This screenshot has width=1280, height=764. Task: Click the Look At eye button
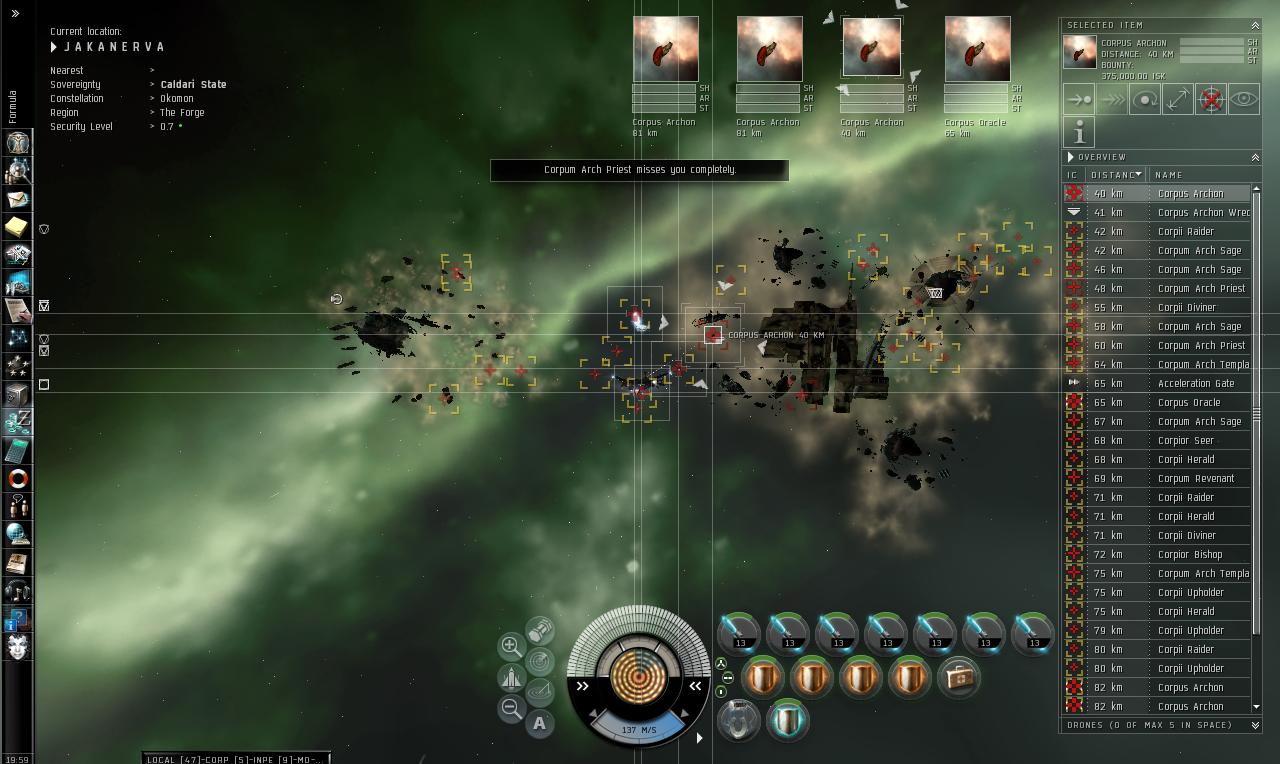click(x=1244, y=99)
